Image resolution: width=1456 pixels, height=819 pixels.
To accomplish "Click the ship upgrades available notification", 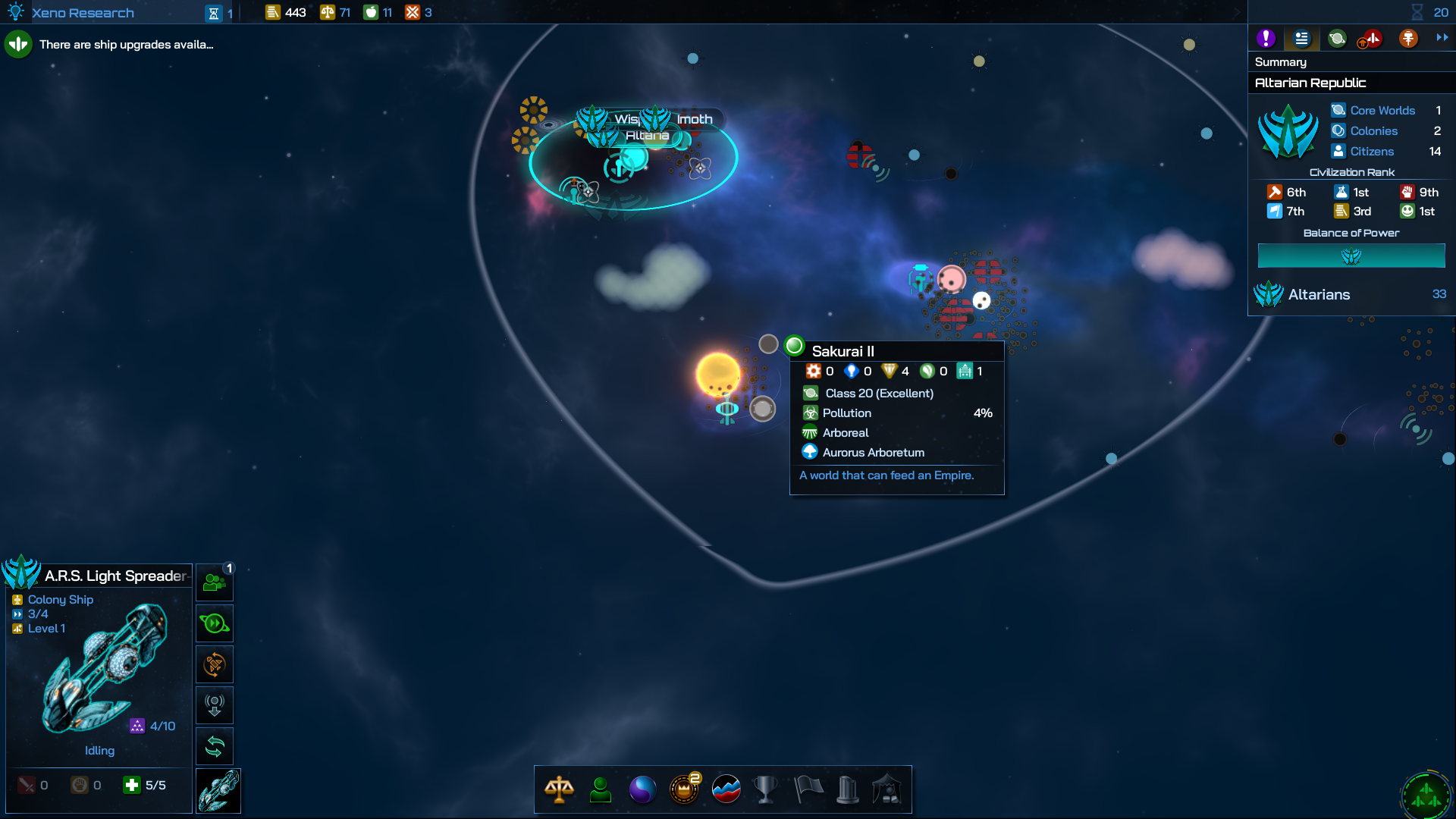I will (x=125, y=45).
